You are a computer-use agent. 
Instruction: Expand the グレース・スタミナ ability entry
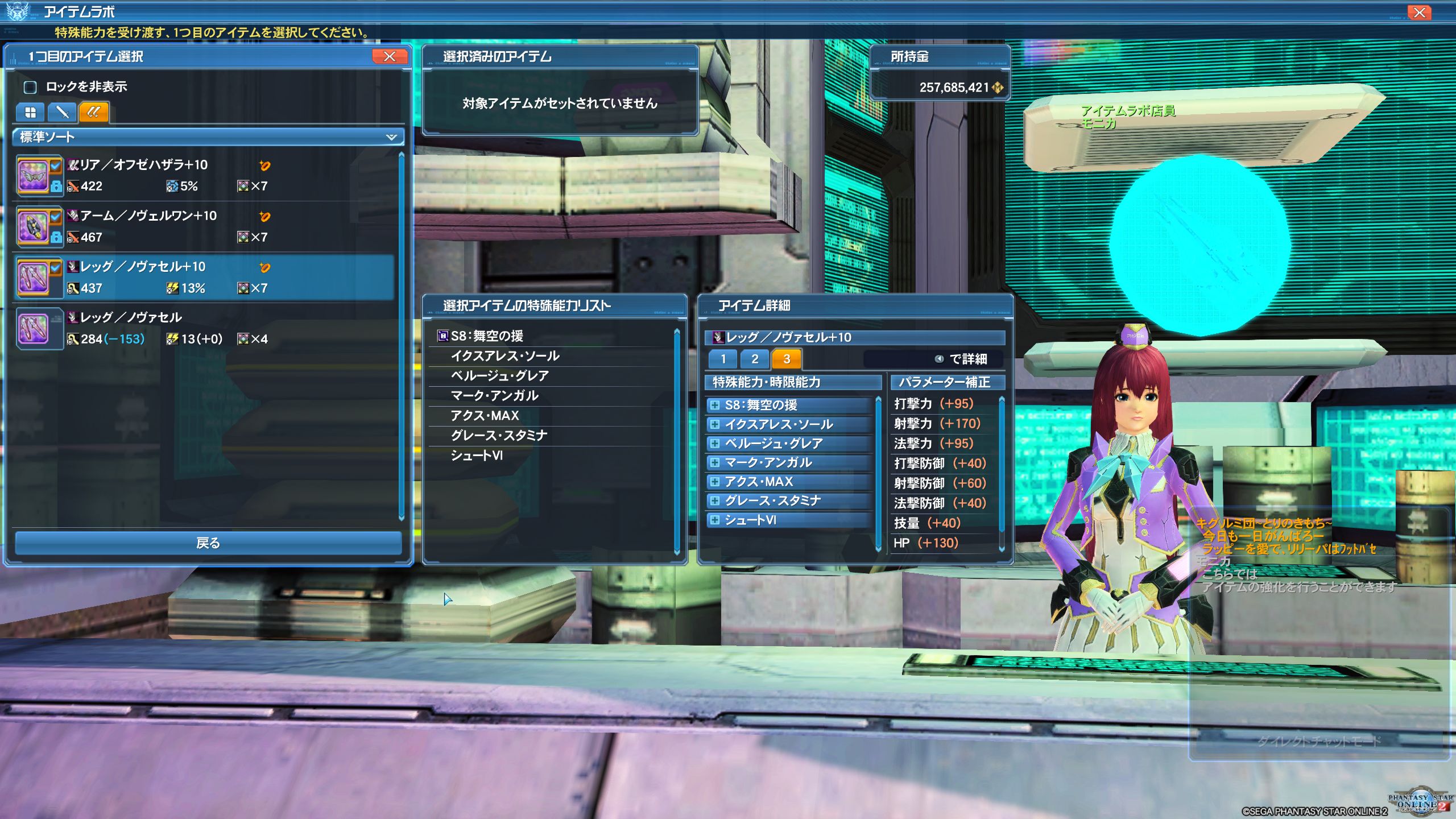pos(715,501)
